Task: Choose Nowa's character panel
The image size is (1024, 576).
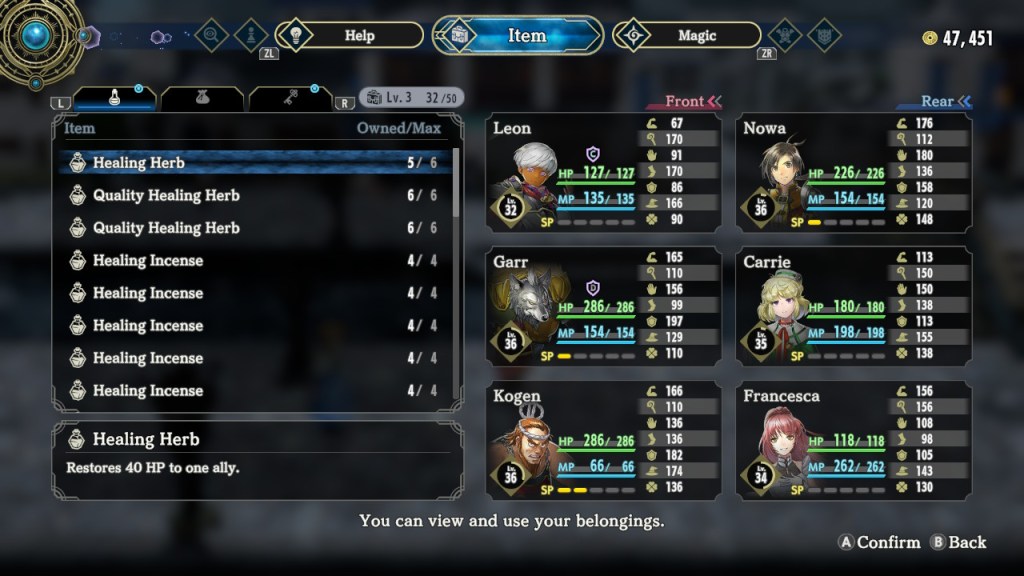Action: pos(853,172)
